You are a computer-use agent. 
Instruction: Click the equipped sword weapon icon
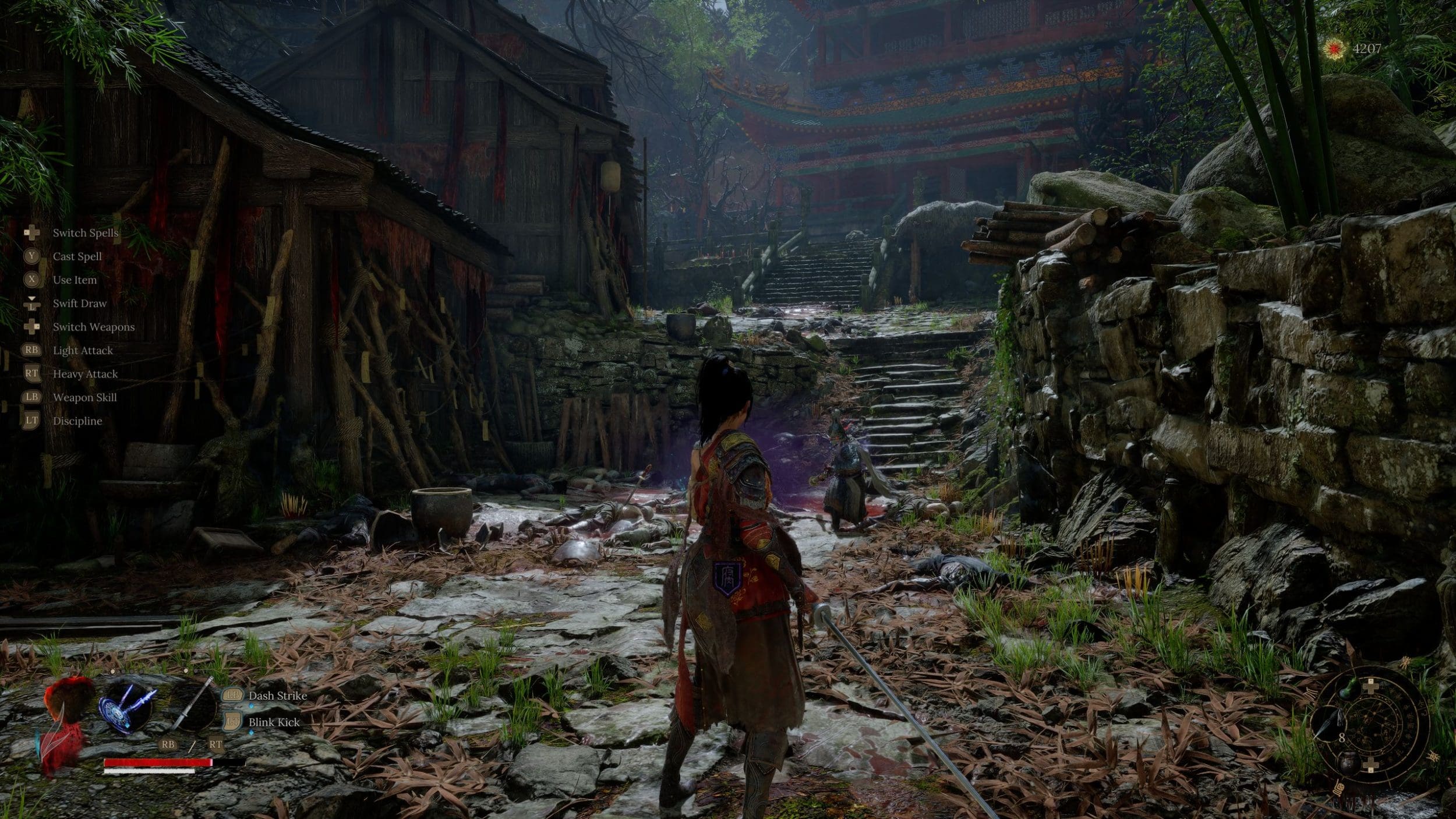192,706
